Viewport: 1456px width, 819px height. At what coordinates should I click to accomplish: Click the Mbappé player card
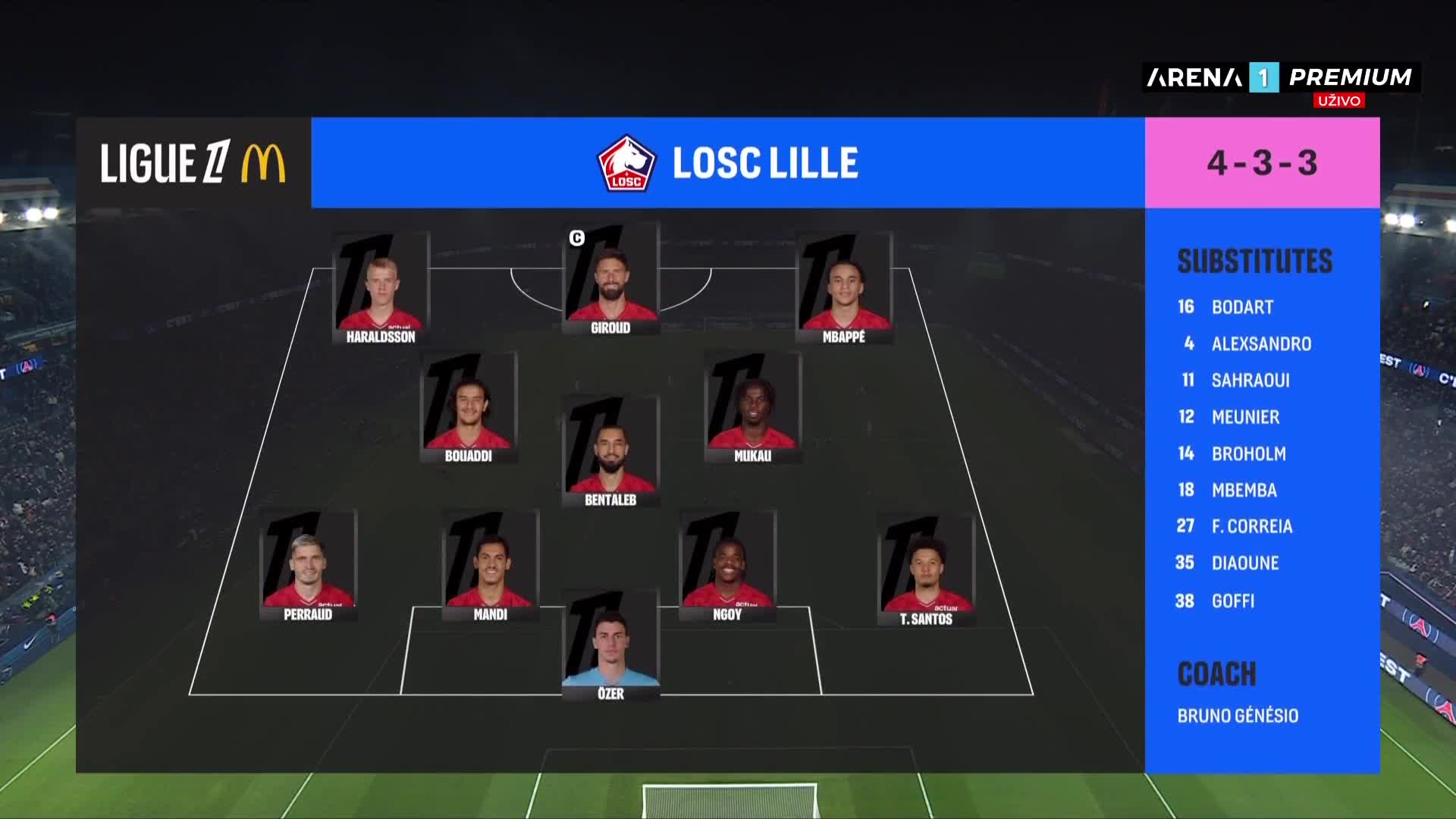tap(844, 290)
